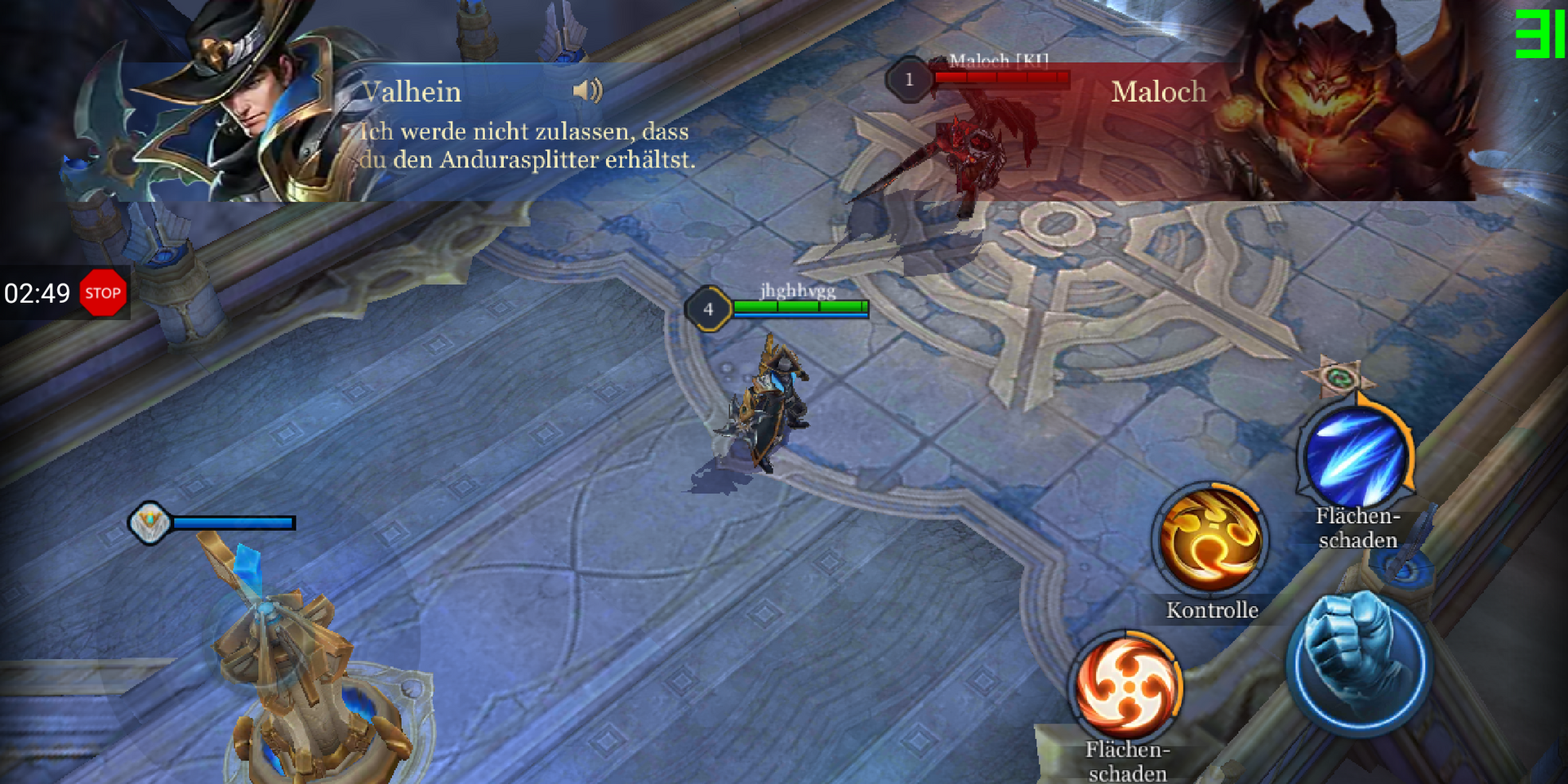Tap the blue fist basic attack button
1568x784 pixels.
[1358, 662]
